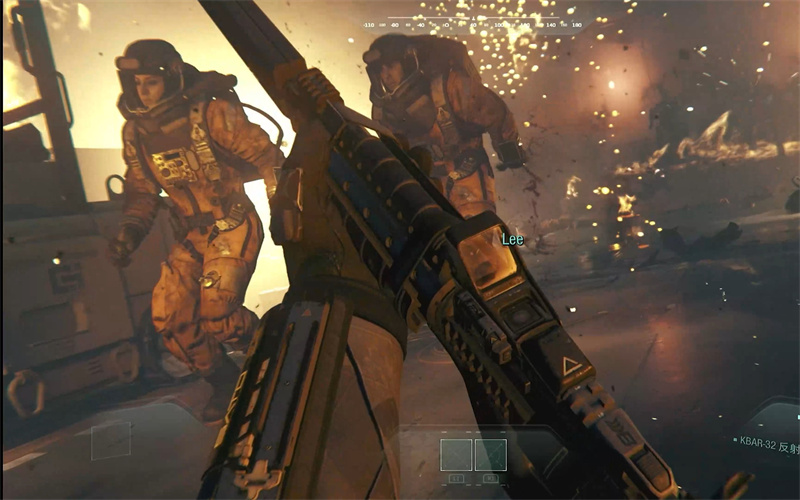Click the compass heading bar
Viewport: 800px width, 500px height.
[x=472, y=24]
